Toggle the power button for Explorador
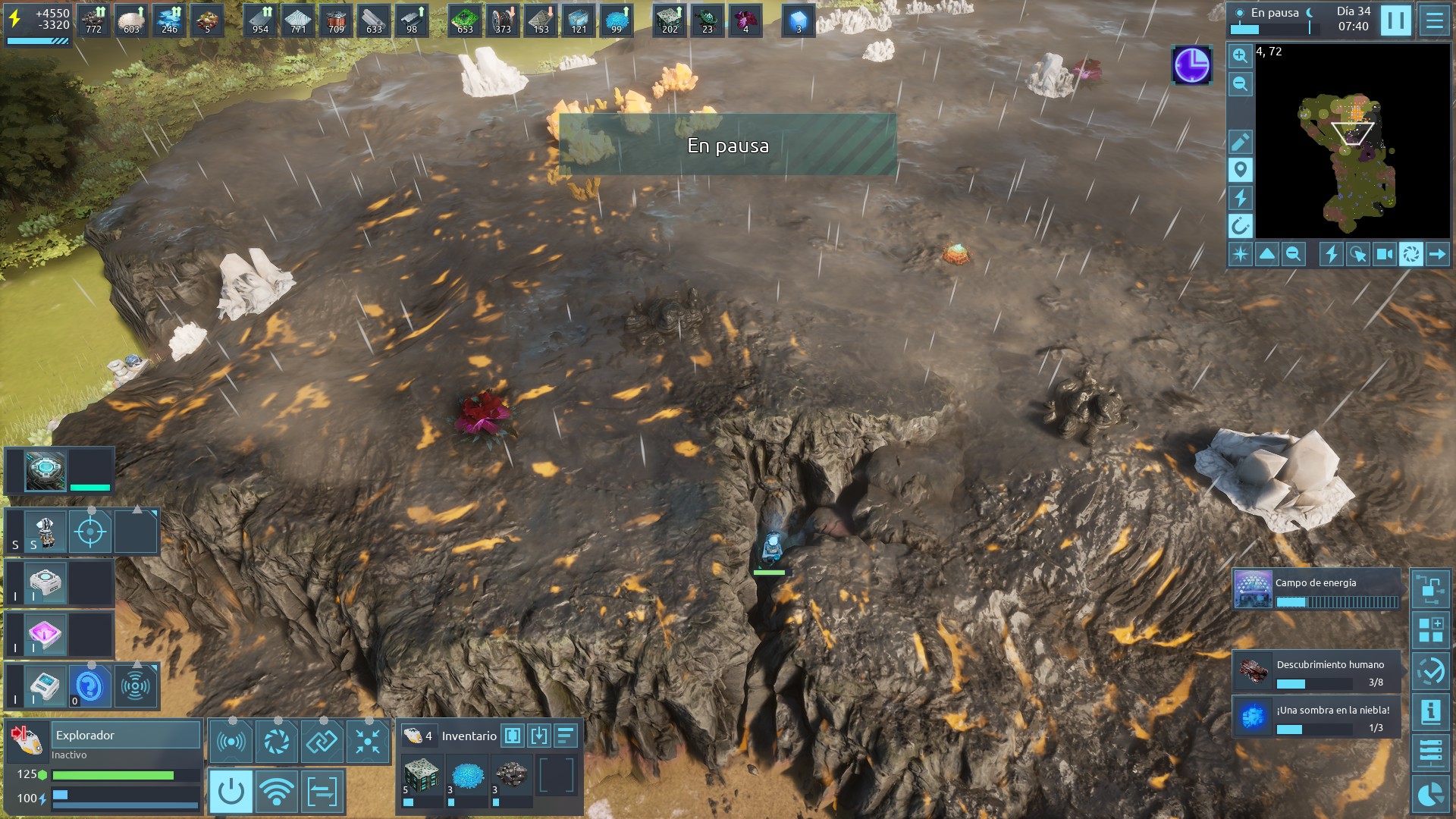The width and height of the screenshot is (1456, 819). pyautogui.click(x=231, y=792)
